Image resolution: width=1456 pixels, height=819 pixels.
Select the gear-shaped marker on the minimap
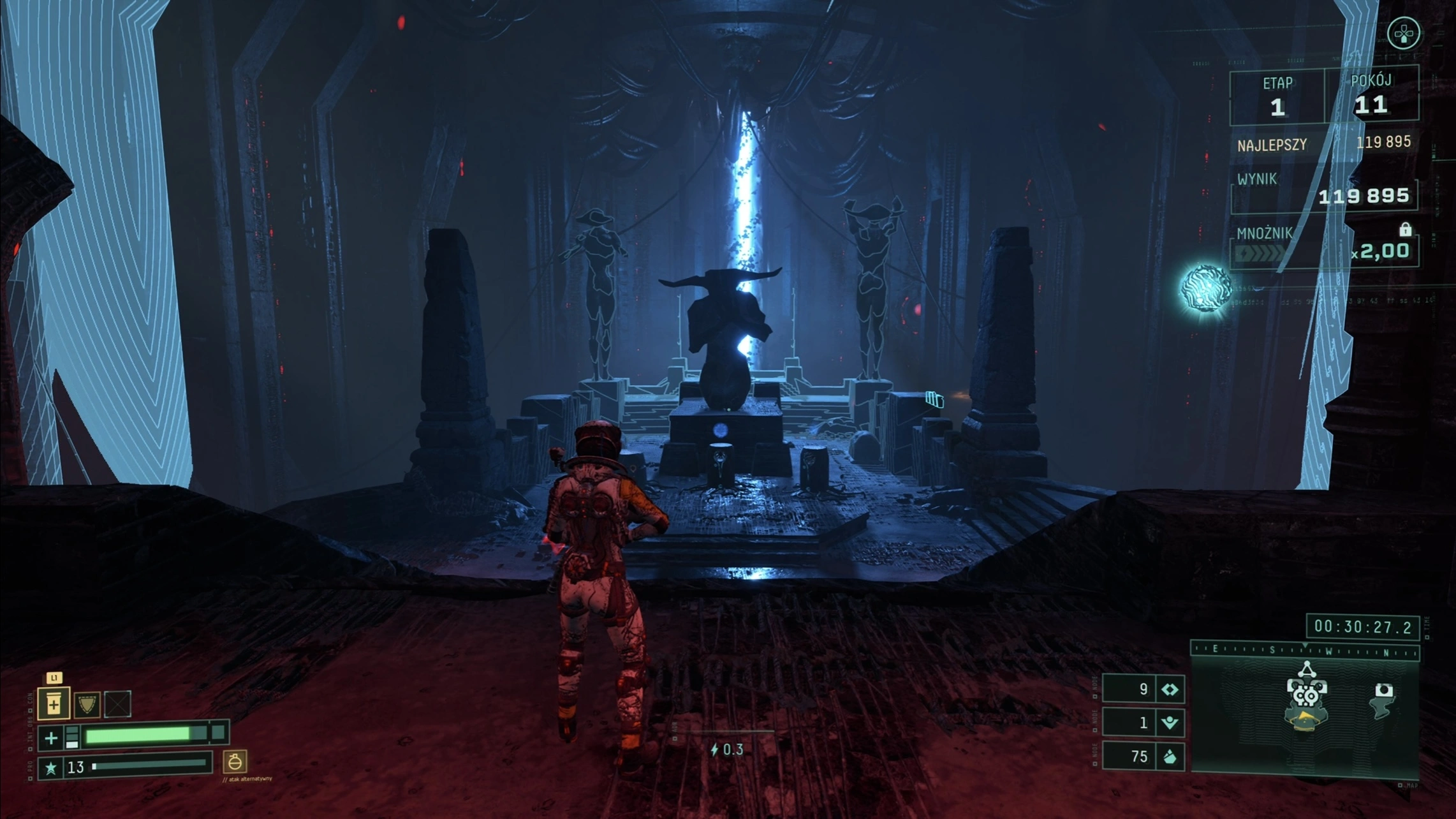click(x=1306, y=694)
